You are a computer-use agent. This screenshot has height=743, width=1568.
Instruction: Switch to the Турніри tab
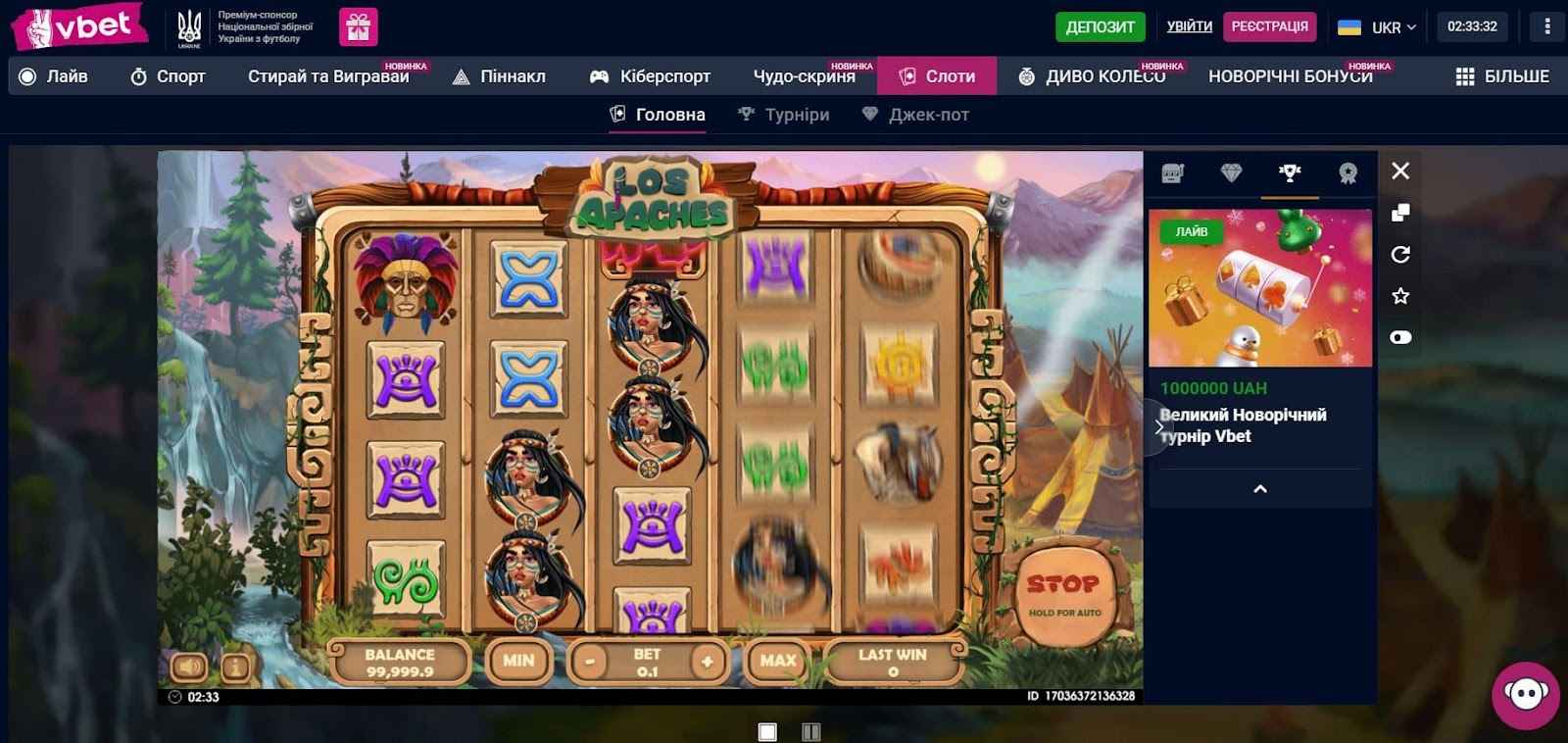[x=784, y=114]
